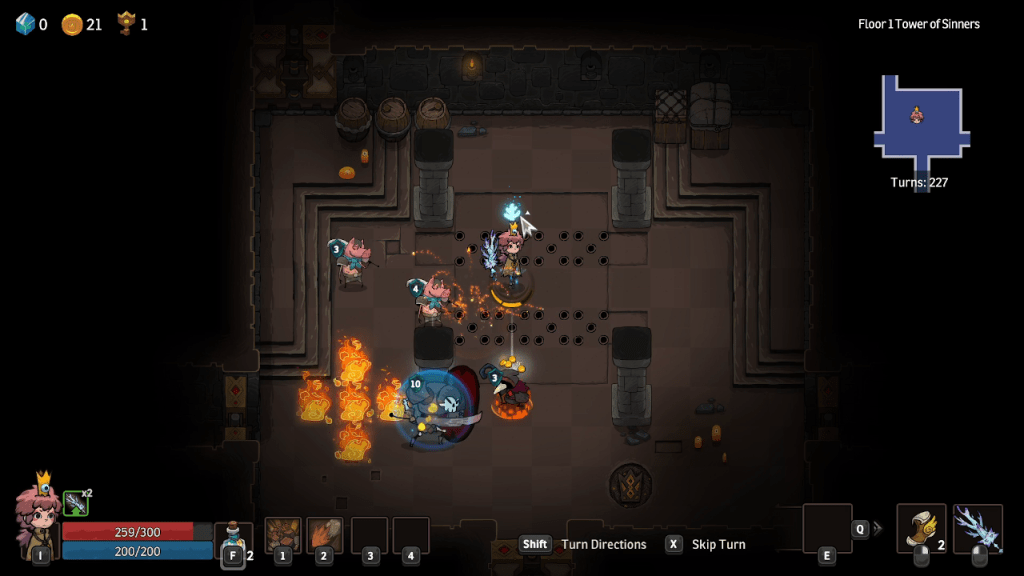Select the blue potion flask slot

[x=233, y=536]
